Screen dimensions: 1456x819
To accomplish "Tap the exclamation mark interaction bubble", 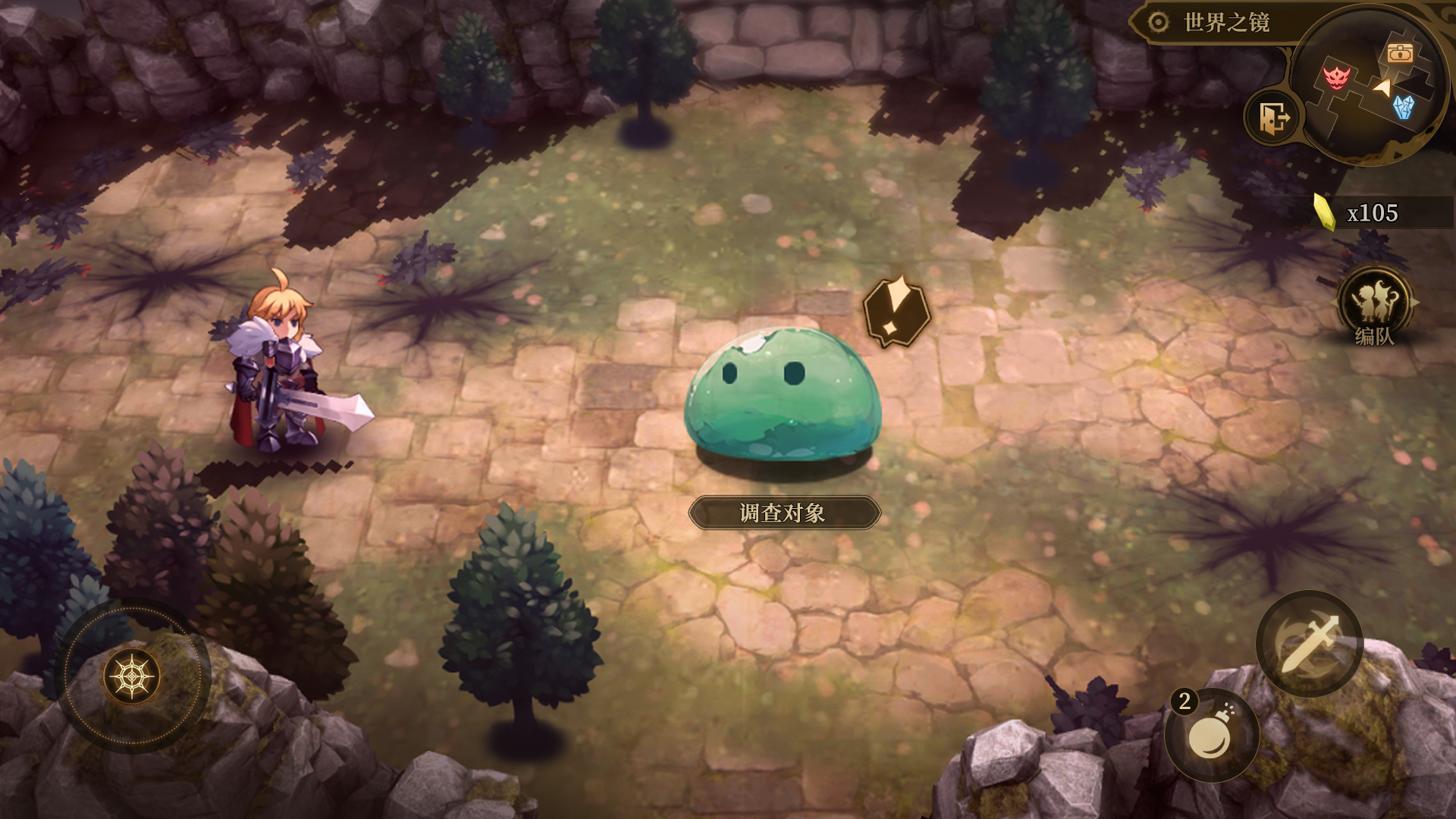I will tap(896, 310).
